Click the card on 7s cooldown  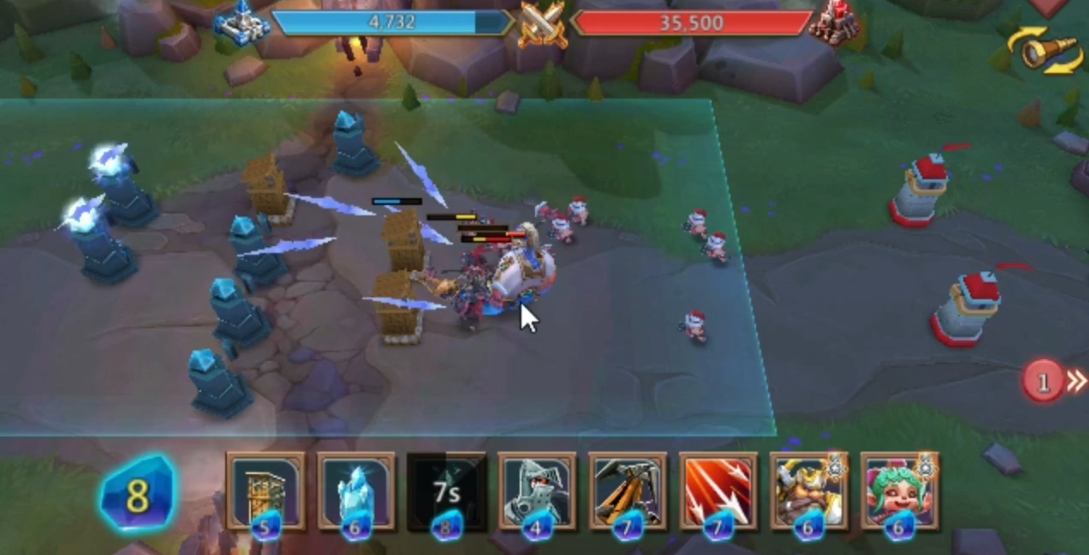point(446,490)
